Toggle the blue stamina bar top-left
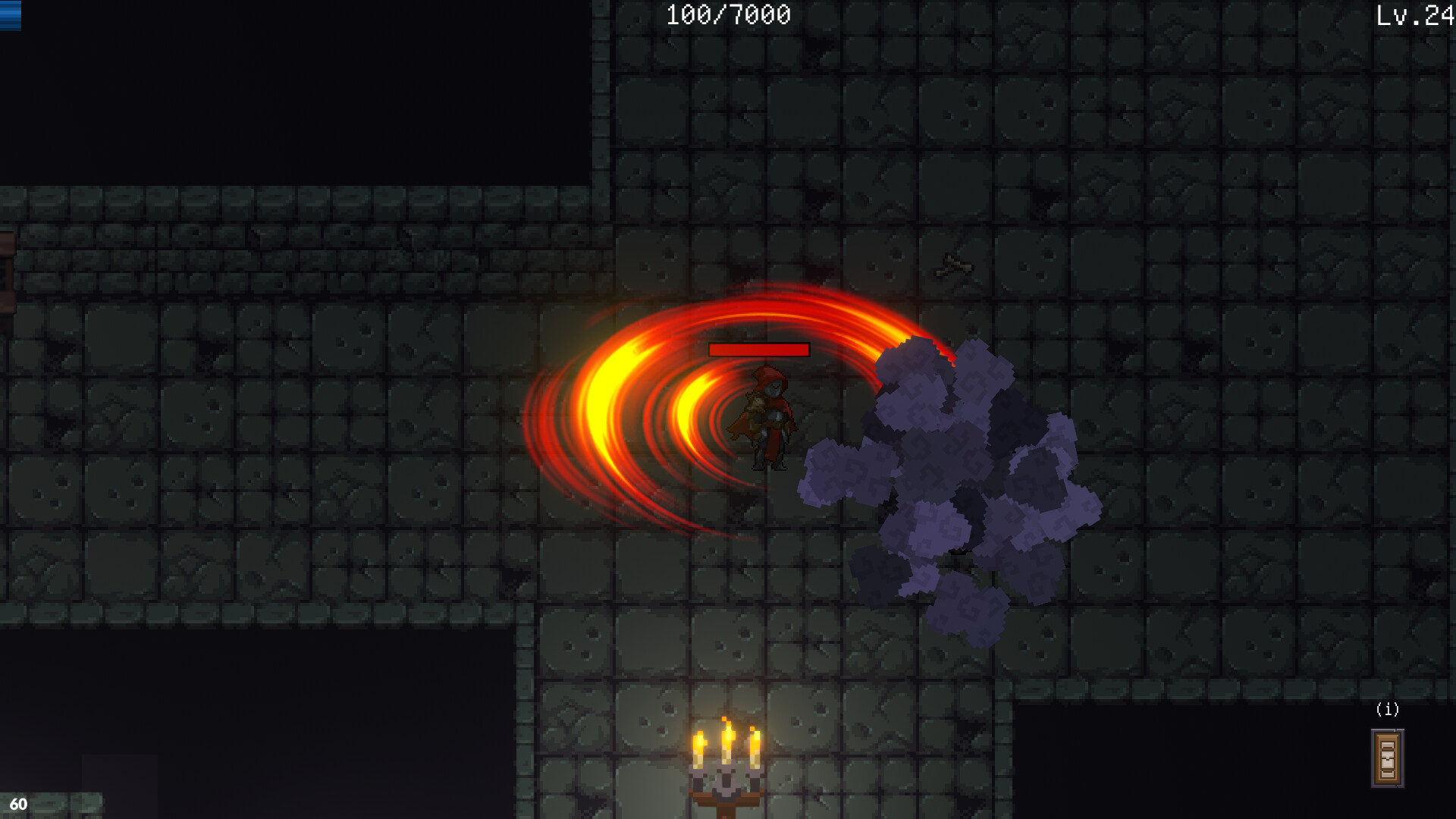This screenshot has width=1456, height=819. (x=11, y=17)
